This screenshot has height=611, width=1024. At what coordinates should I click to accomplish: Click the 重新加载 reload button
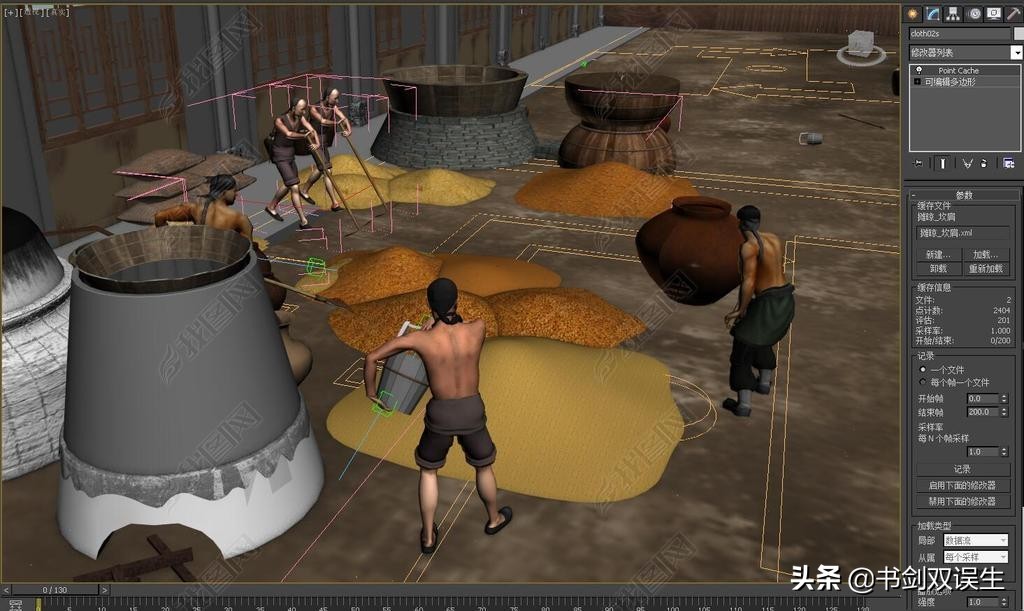(986, 268)
